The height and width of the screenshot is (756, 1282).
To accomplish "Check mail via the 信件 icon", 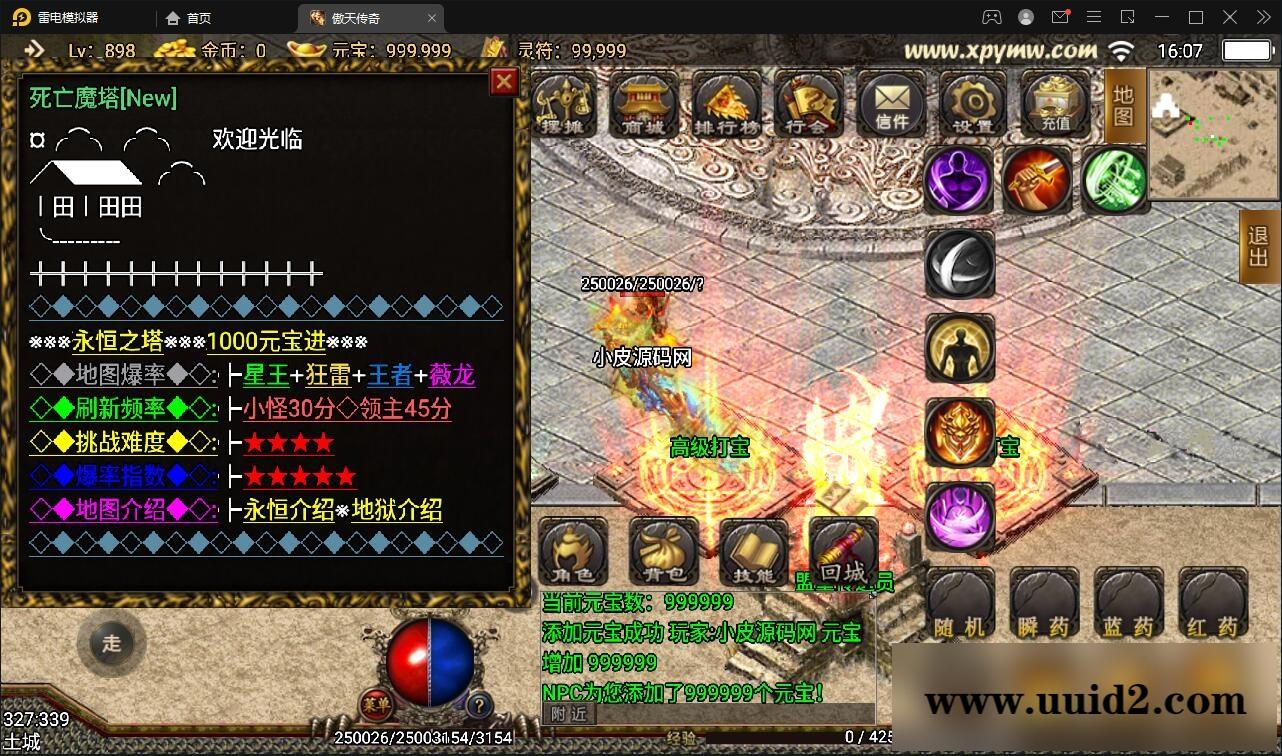I will pos(890,103).
